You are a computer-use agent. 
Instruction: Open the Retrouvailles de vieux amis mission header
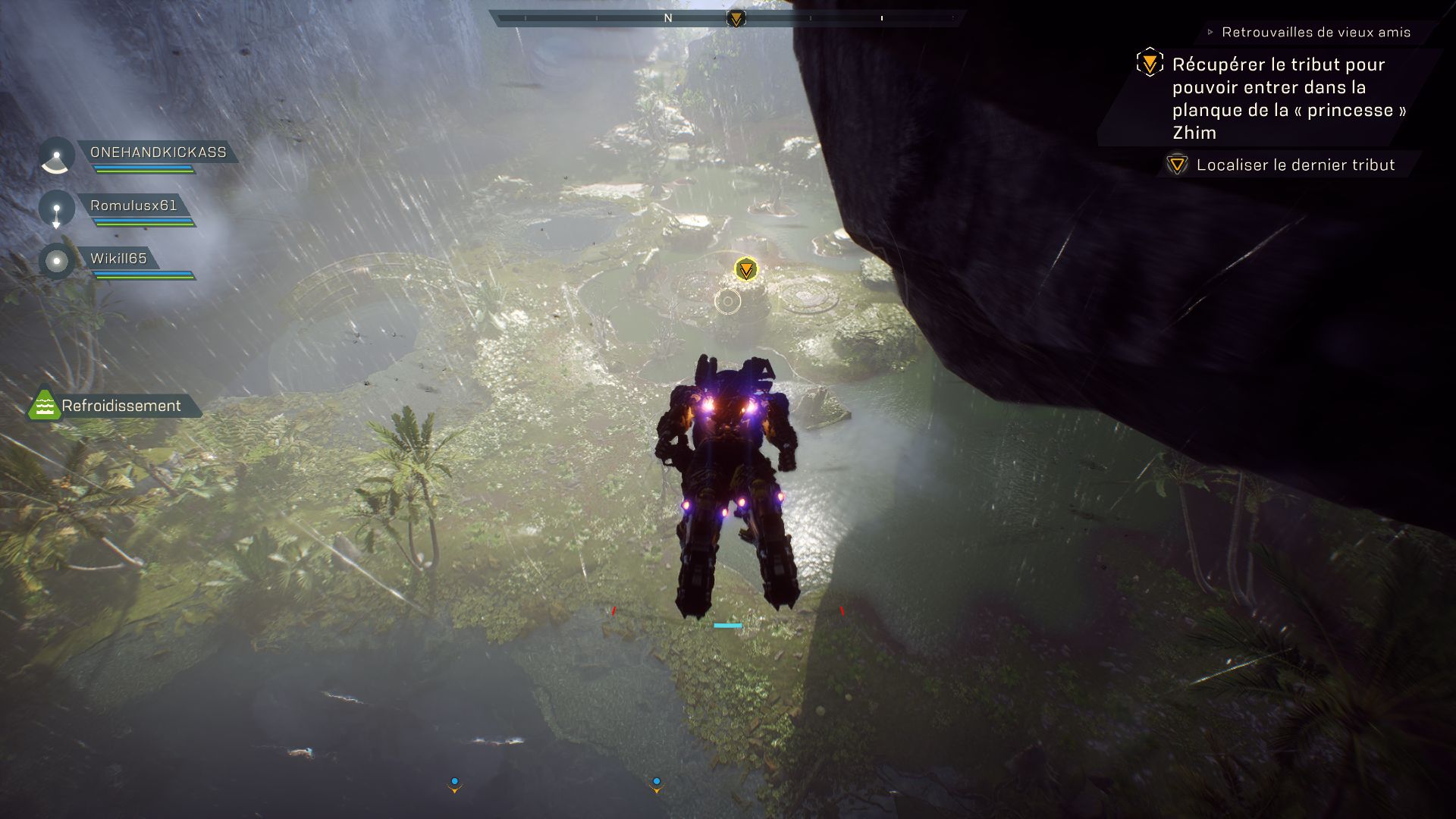(x=1316, y=33)
